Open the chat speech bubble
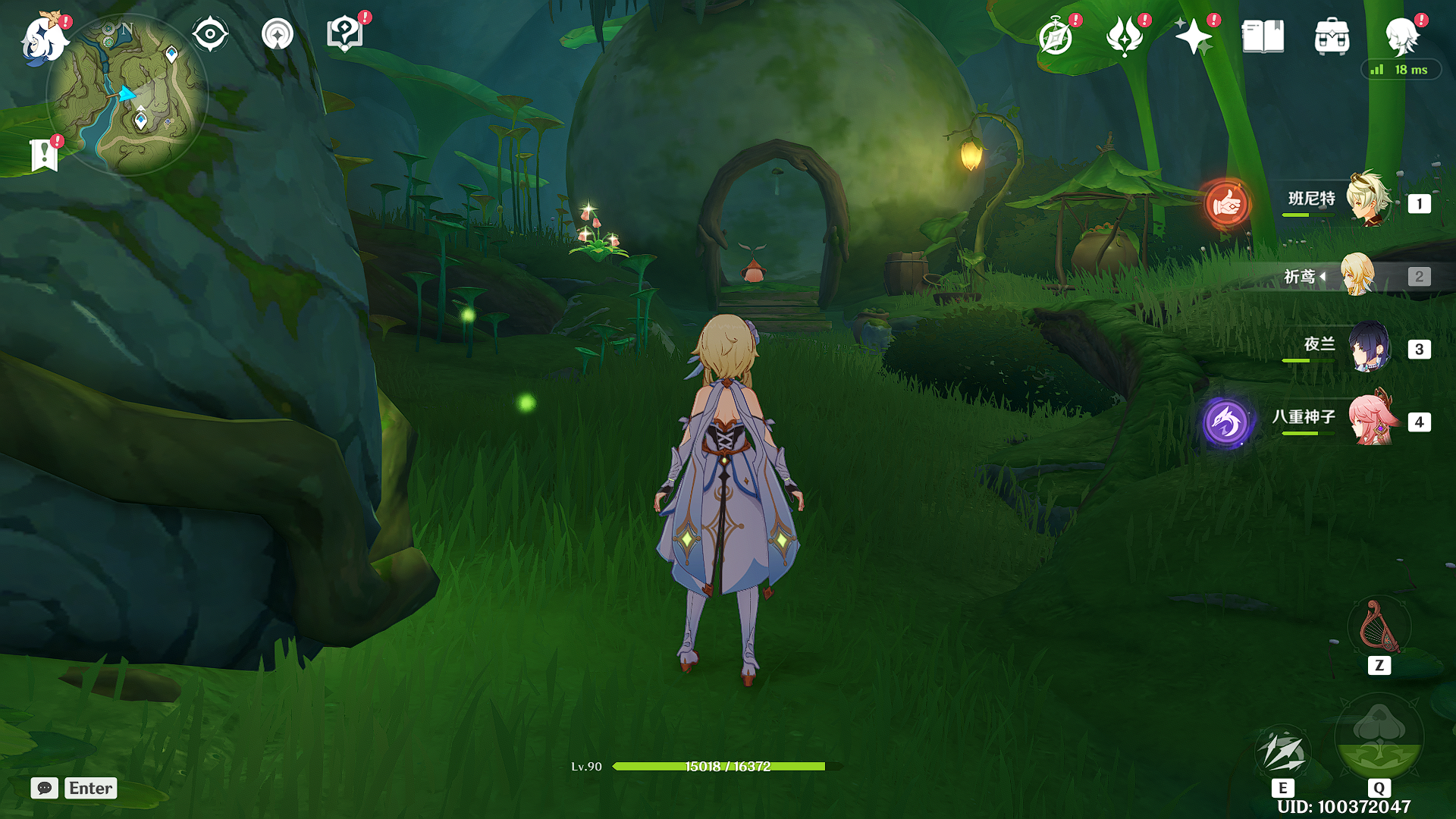The width and height of the screenshot is (1456, 819). [45, 788]
